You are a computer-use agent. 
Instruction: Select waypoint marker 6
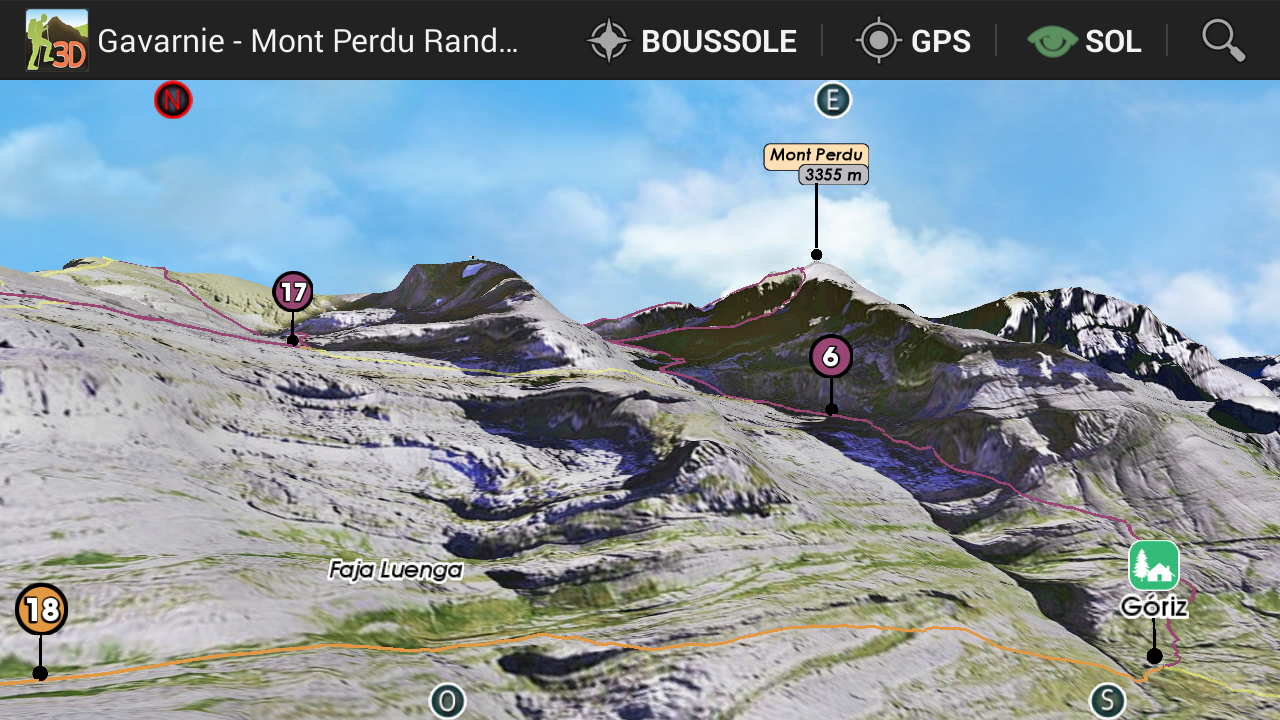(831, 357)
